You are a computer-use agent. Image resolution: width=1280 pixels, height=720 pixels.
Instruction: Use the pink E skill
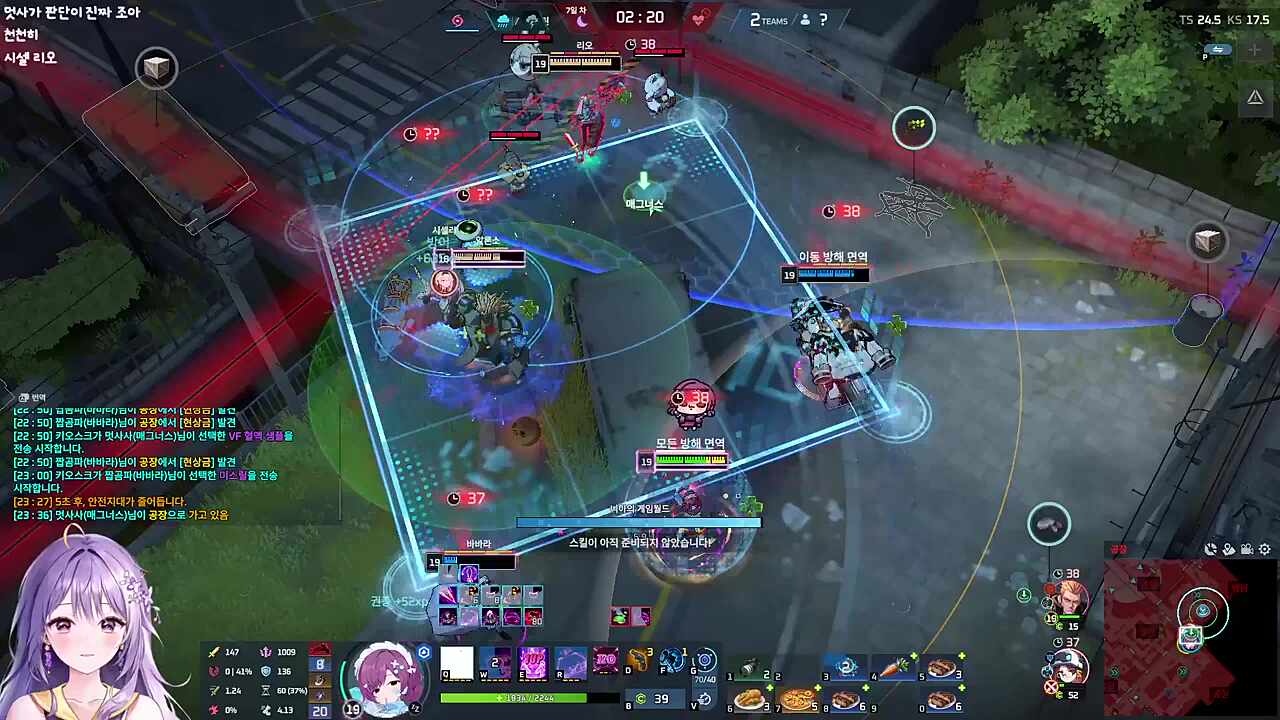click(x=533, y=663)
